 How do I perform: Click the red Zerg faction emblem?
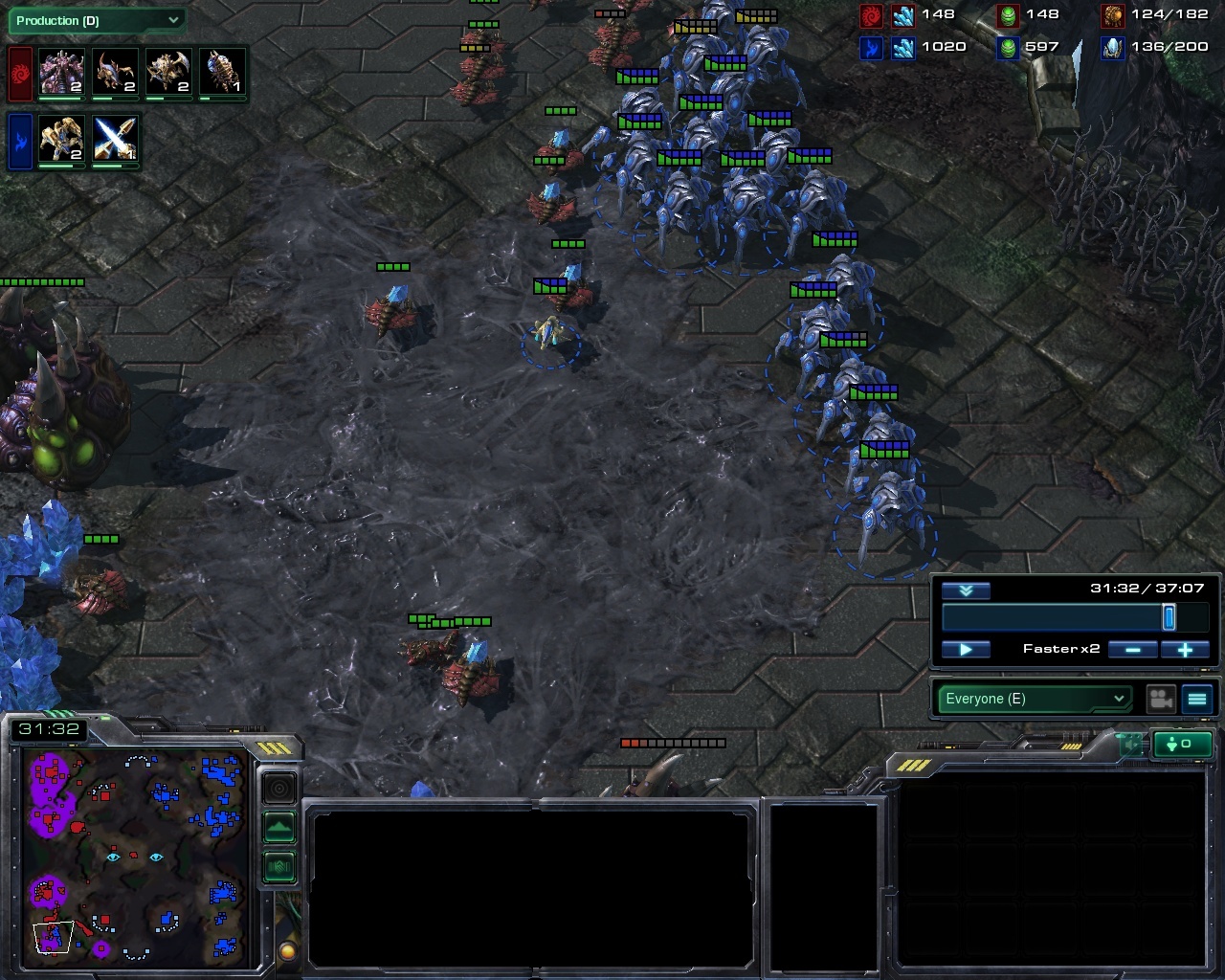coord(19,73)
